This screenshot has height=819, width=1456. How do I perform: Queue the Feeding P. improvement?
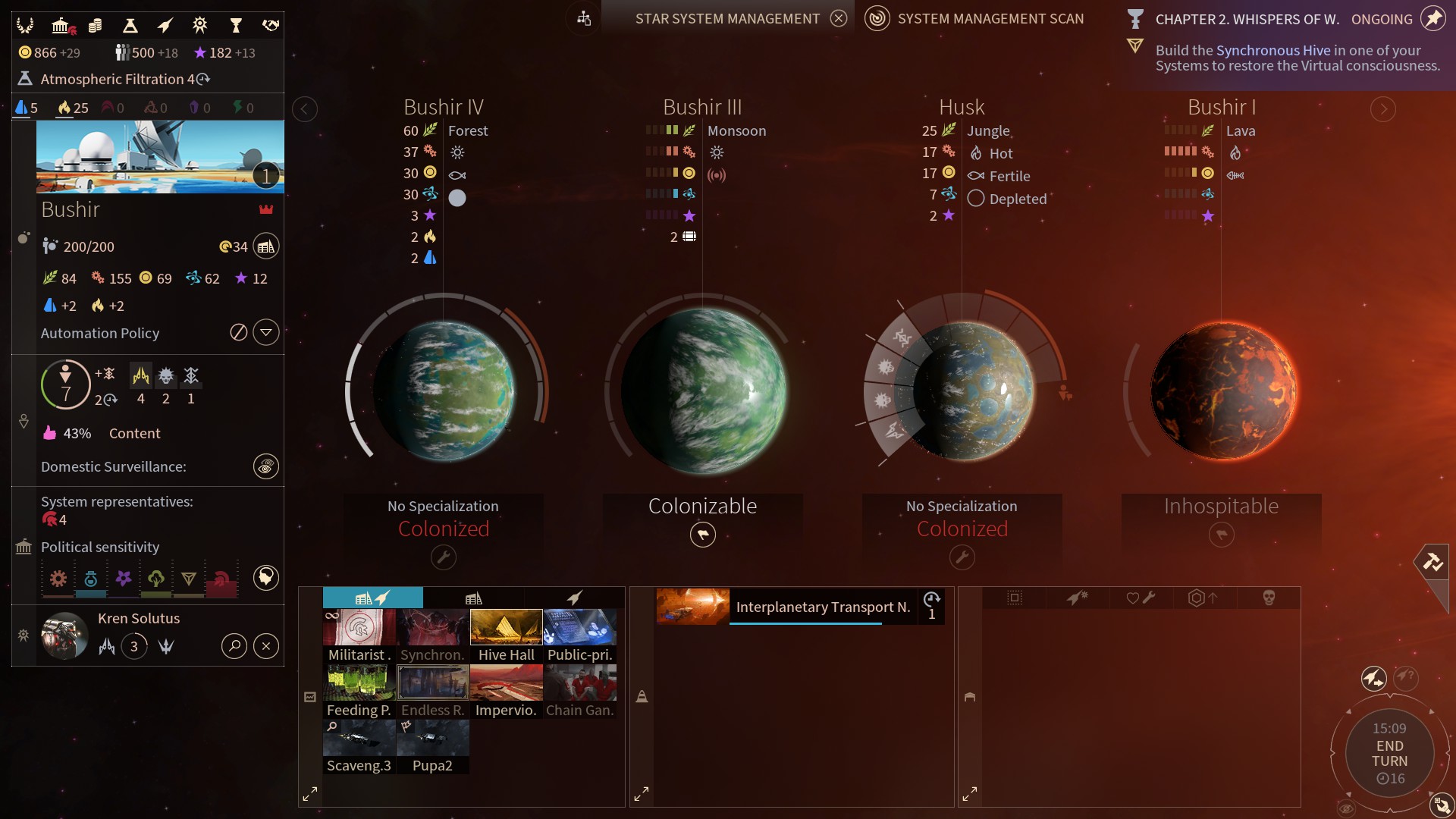pyautogui.click(x=359, y=691)
